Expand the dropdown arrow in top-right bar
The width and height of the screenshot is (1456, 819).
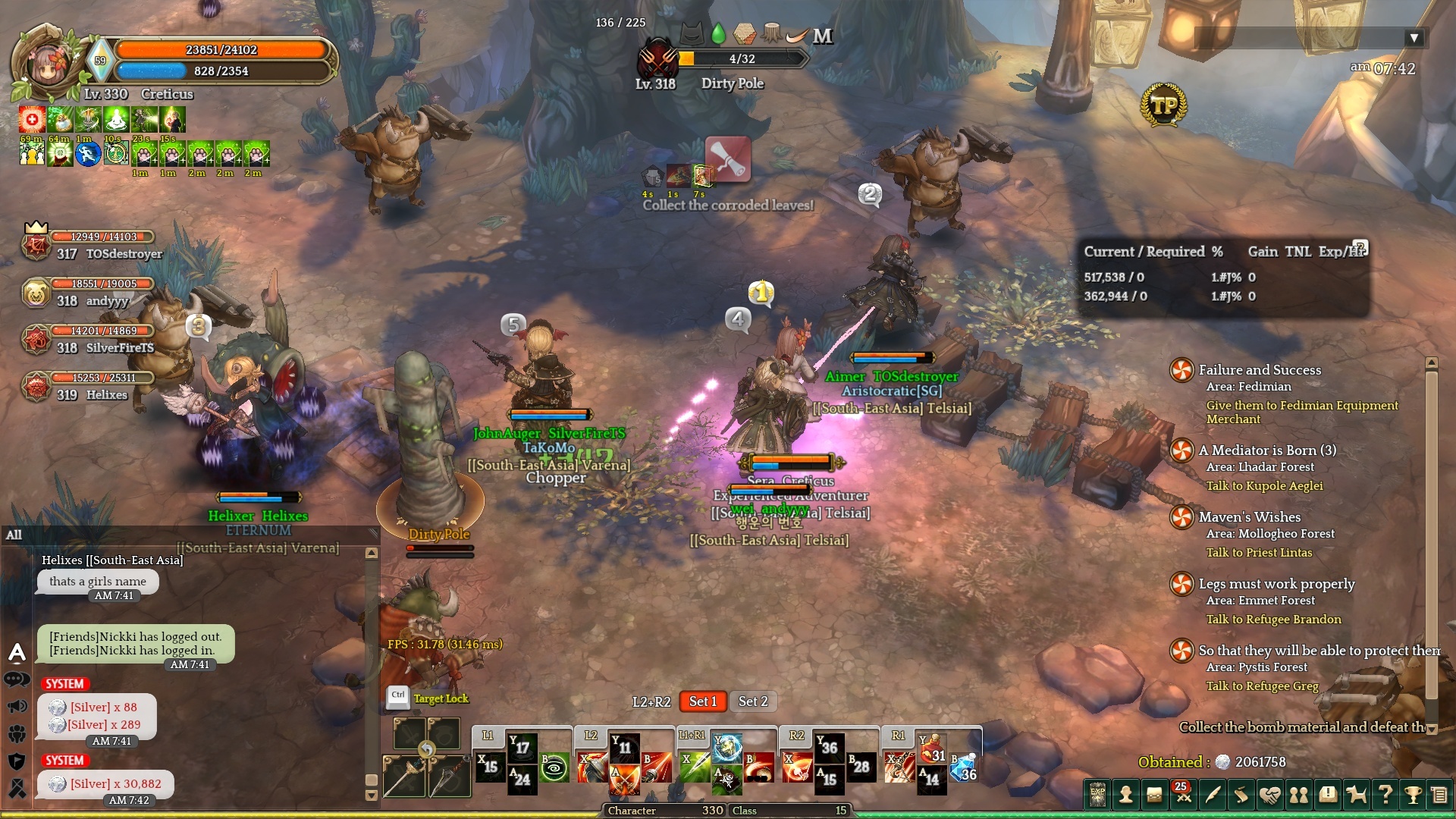click(1413, 38)
